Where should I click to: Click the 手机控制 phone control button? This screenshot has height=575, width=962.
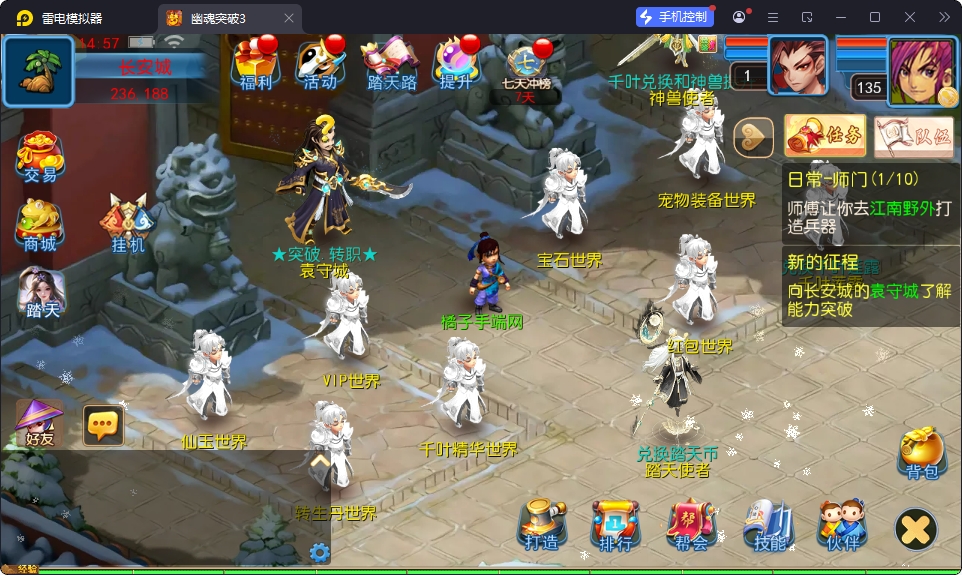tap(675, 17)
